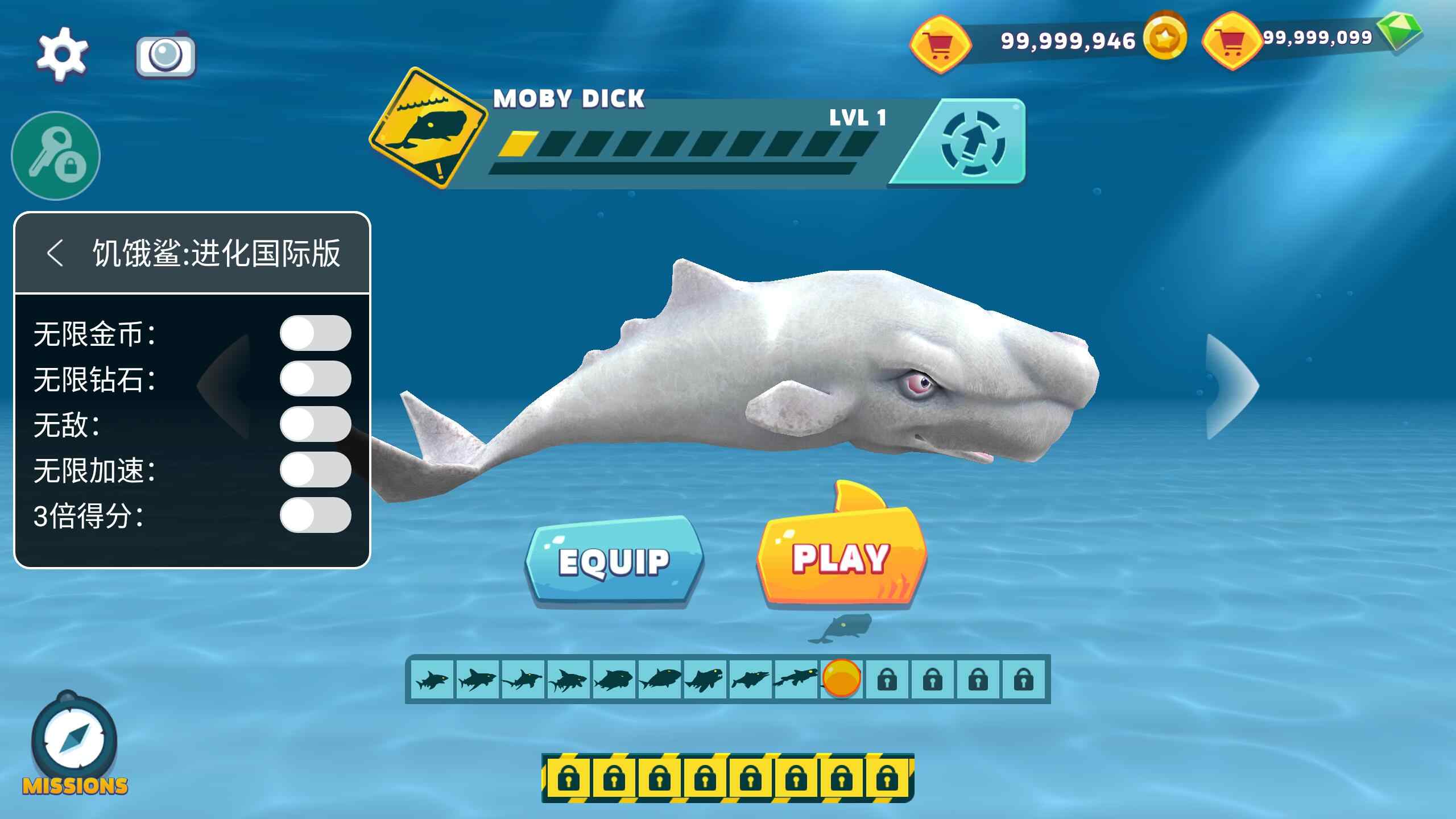This screenshot has height=819, width=1456.
Task: Select the highlighted orange Moby Dick slot
Action: (842, 678)
